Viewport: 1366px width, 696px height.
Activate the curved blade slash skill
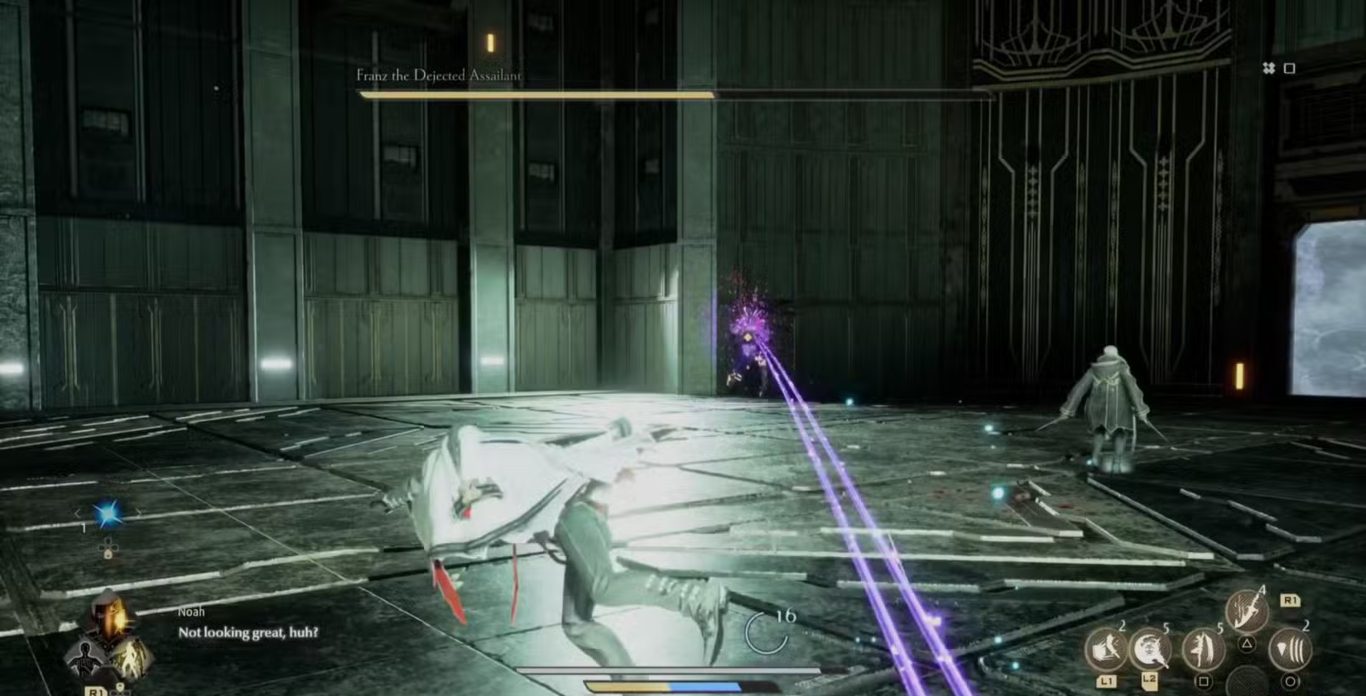1246,611
